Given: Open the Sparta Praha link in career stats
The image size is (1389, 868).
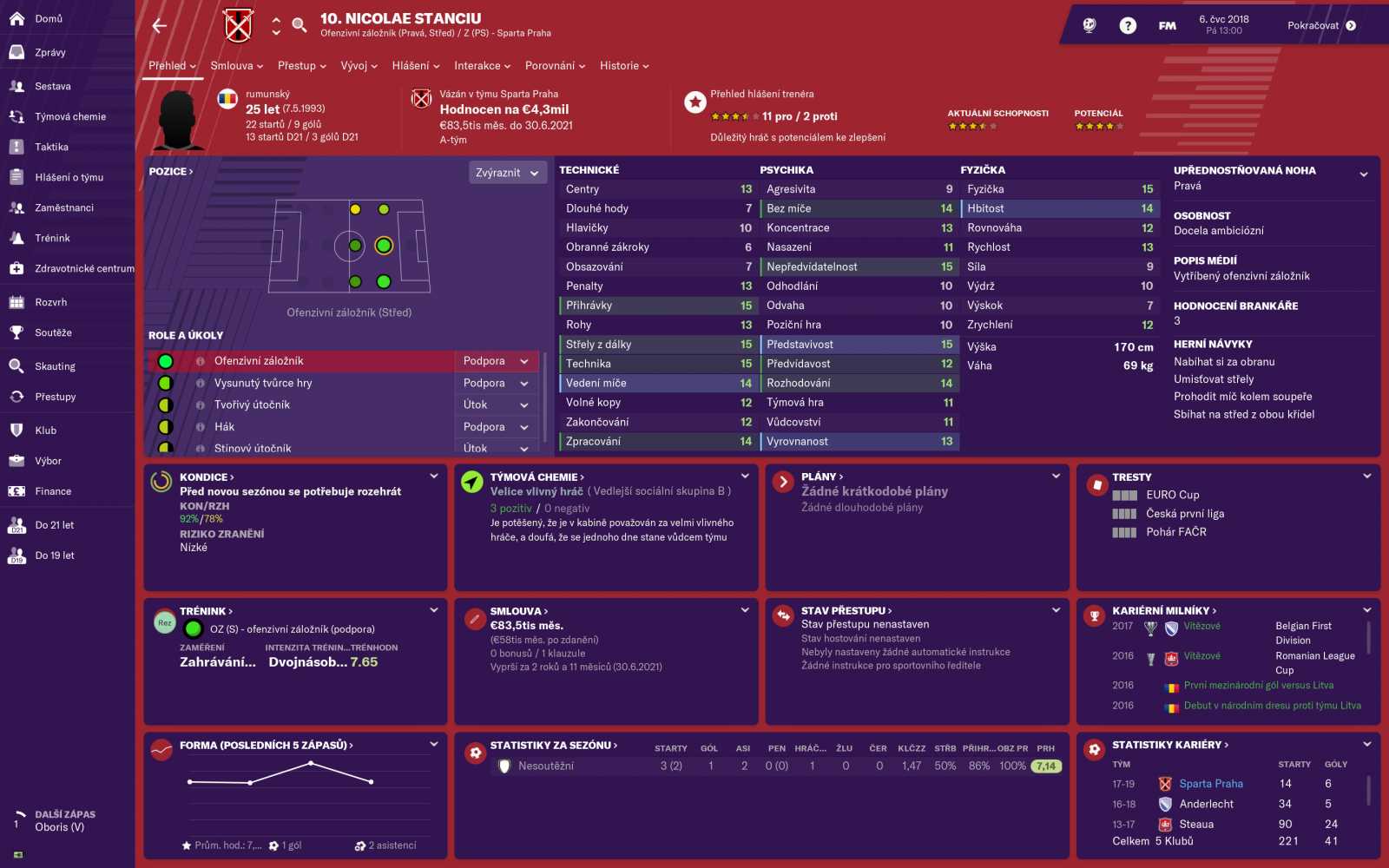Looking at the screenshot, I should tap(1210, 783).
